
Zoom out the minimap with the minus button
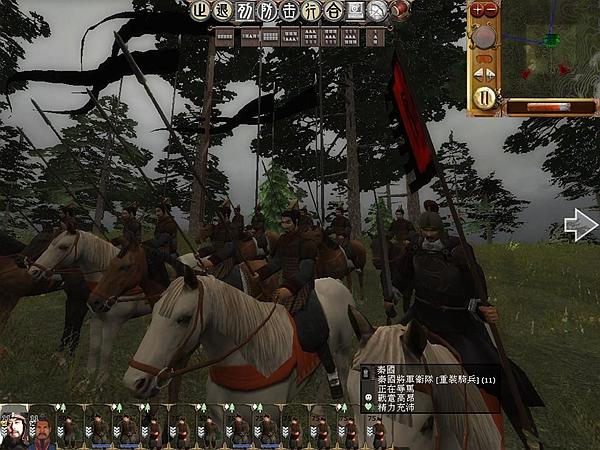(x=491, y=9)
